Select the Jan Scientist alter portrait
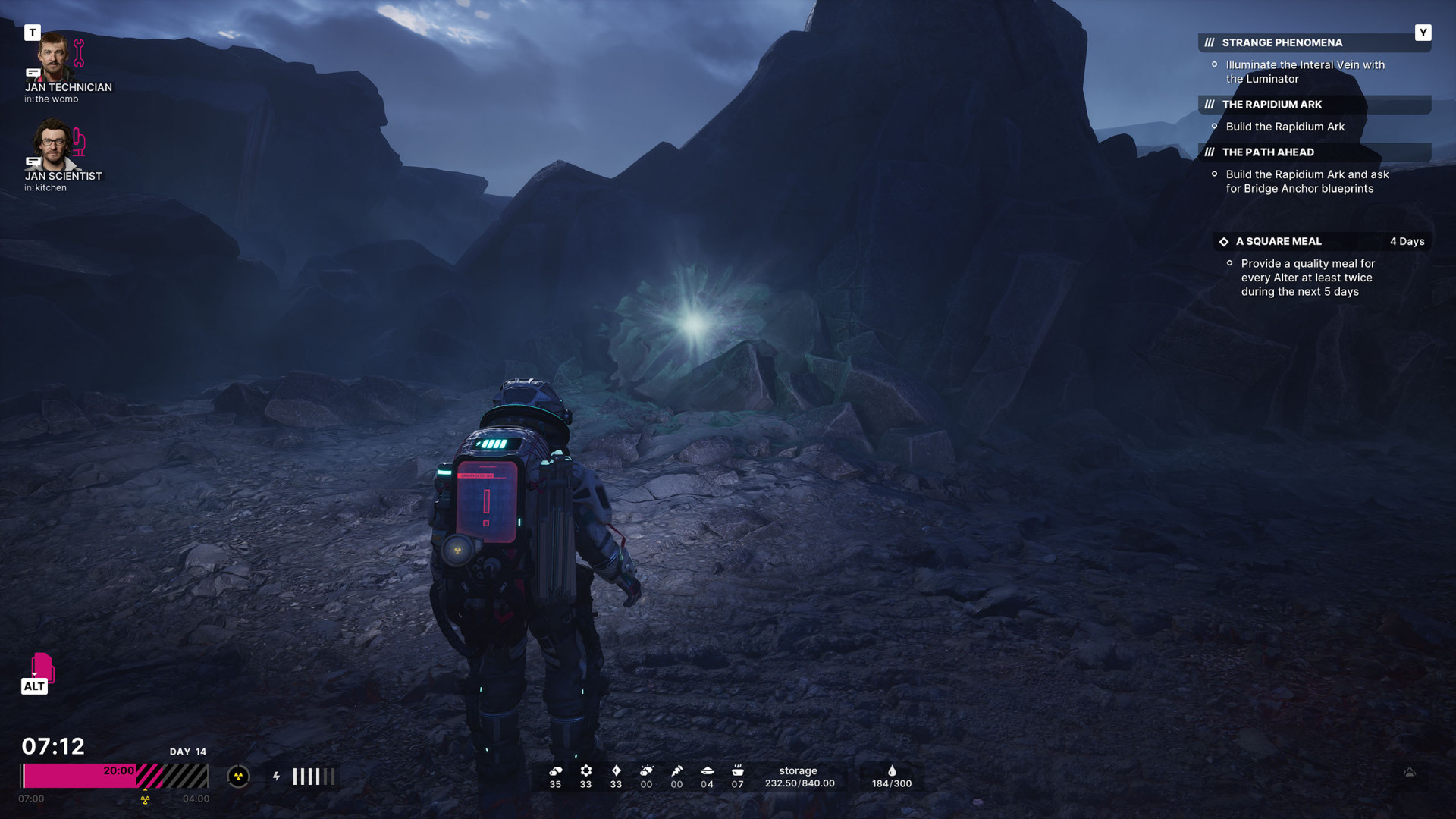The width and height of the screenshot is (1456, 819). coord(53,146)
